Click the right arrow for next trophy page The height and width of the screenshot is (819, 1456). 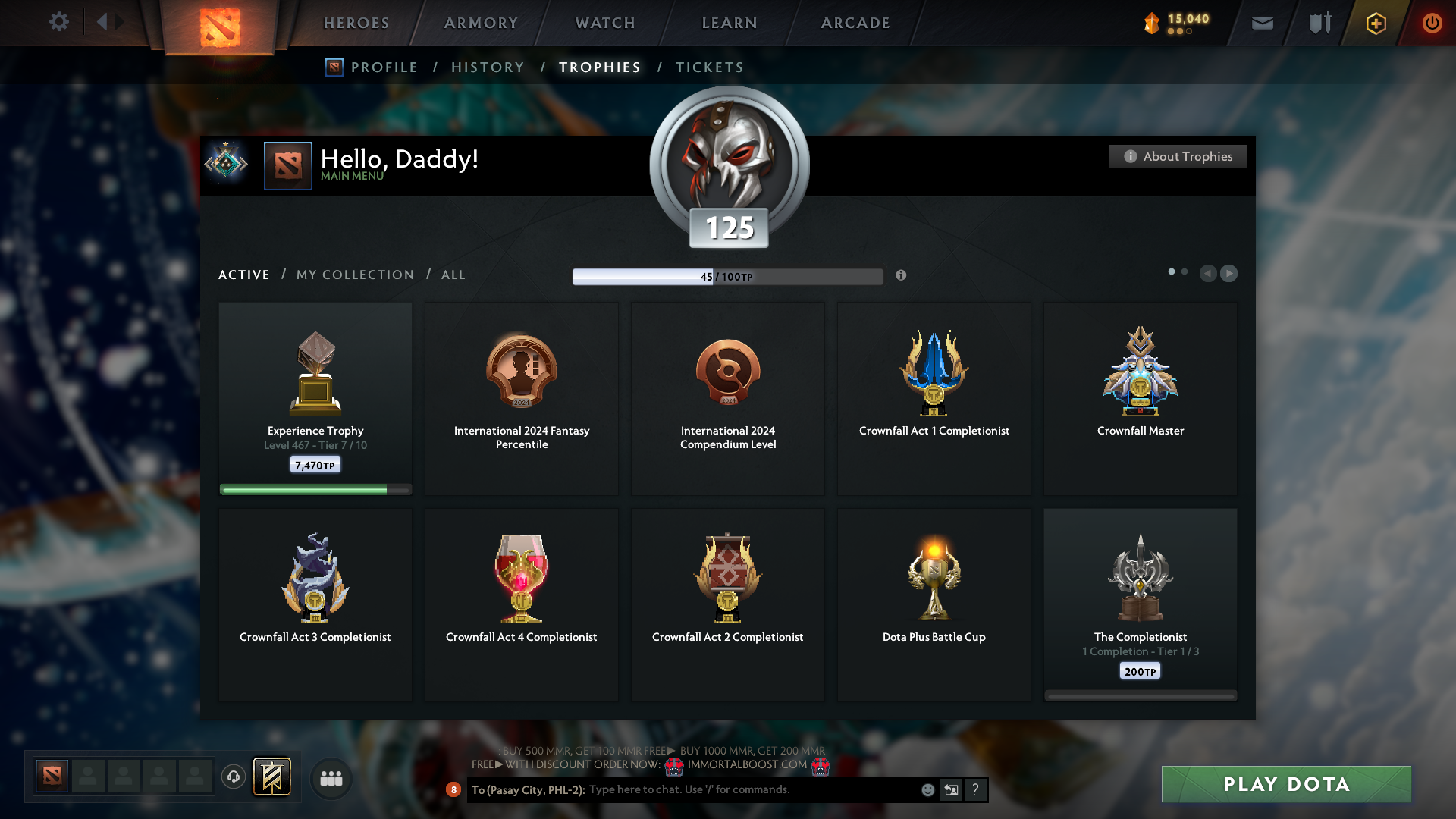pos(1229,274)
